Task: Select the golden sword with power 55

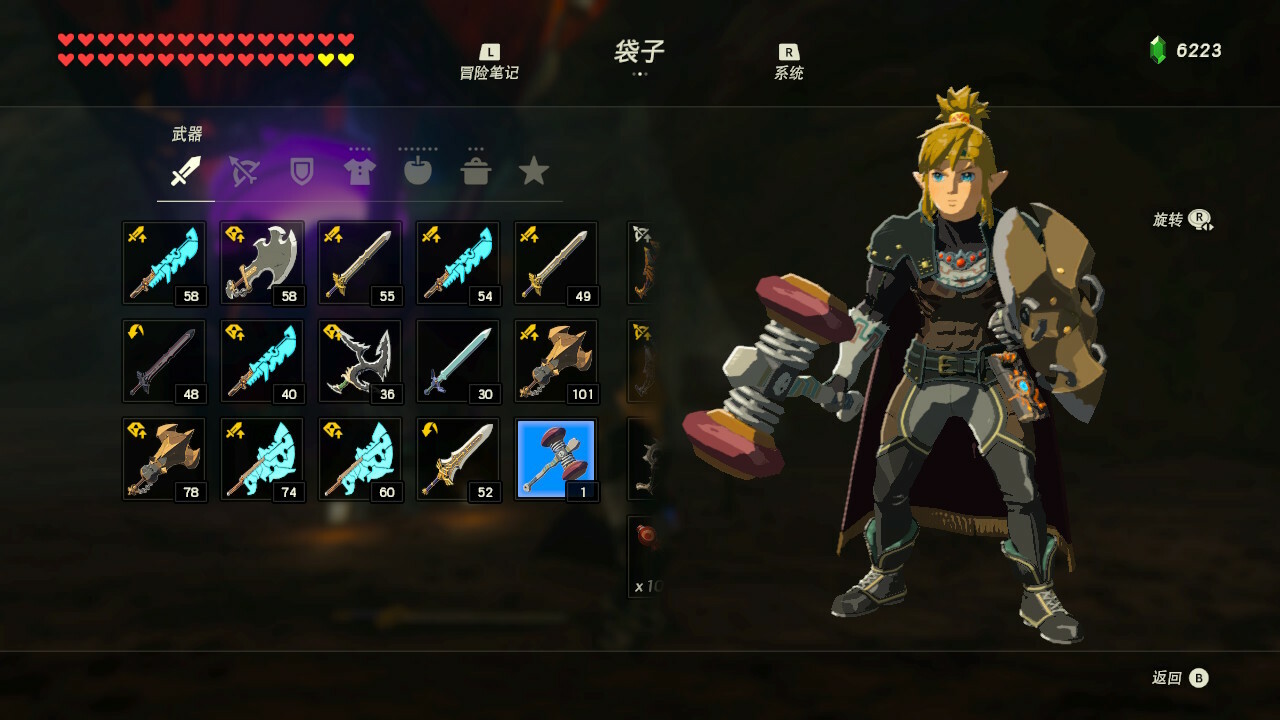Action: coord(360,263)
